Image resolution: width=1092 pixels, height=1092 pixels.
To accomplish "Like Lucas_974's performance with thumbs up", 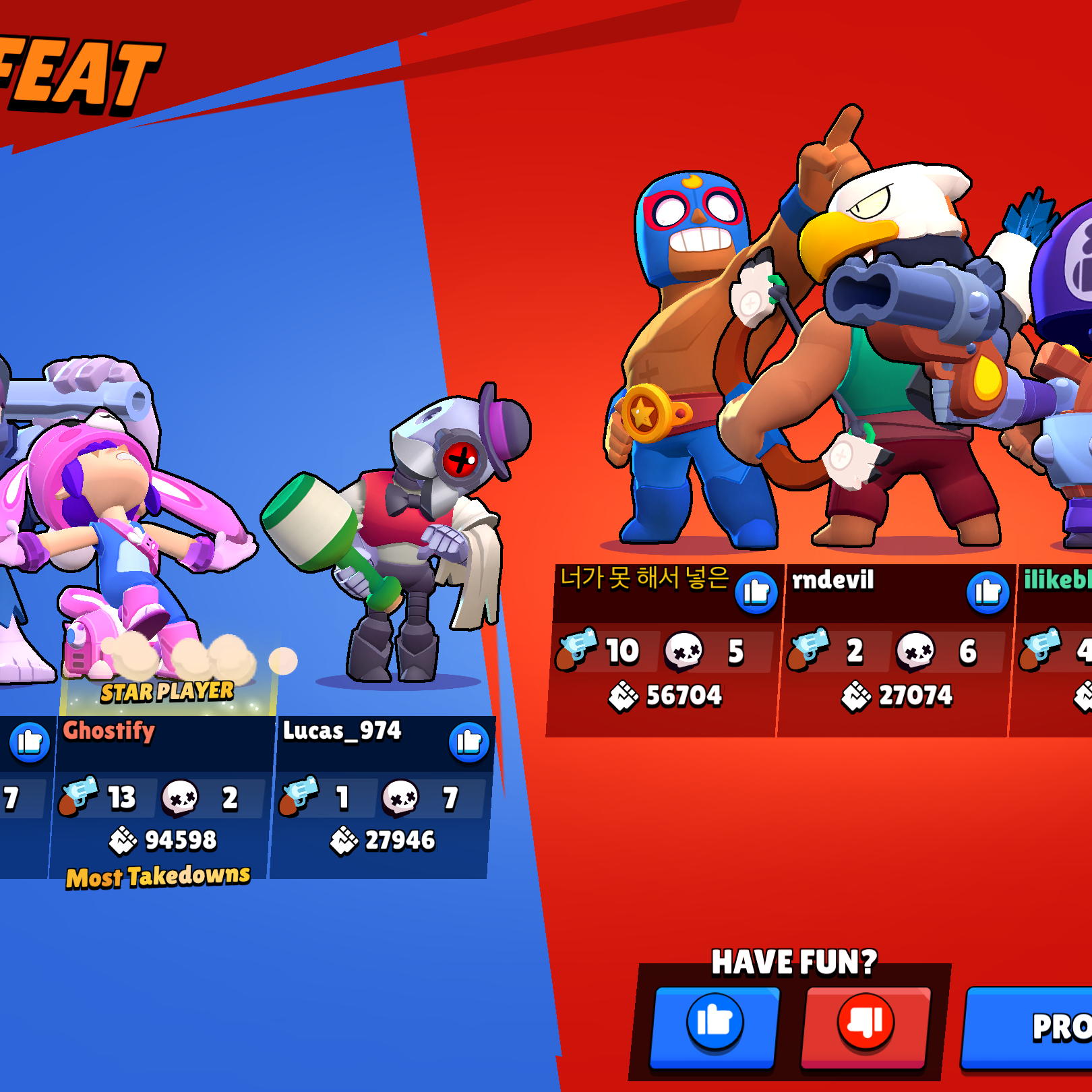I will point(468,742).
